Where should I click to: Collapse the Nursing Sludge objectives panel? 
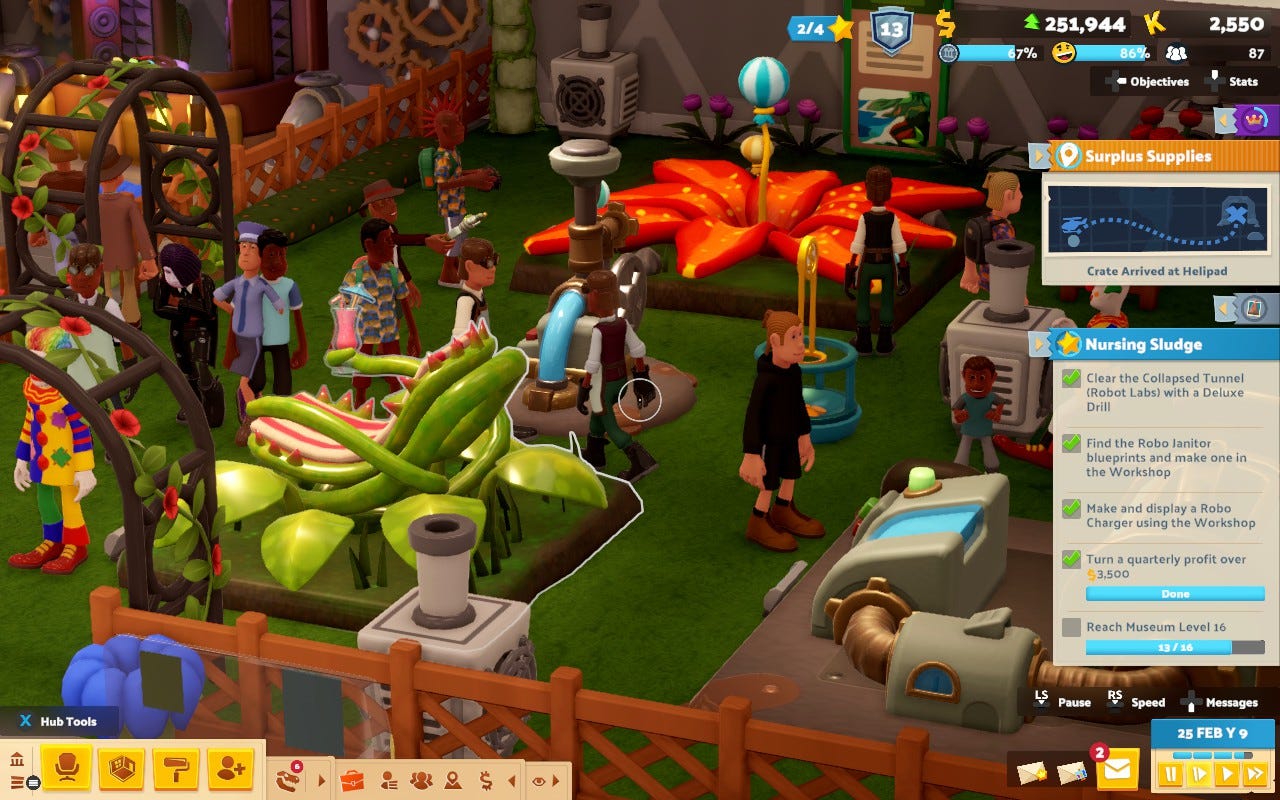[x=1040, y=345]
